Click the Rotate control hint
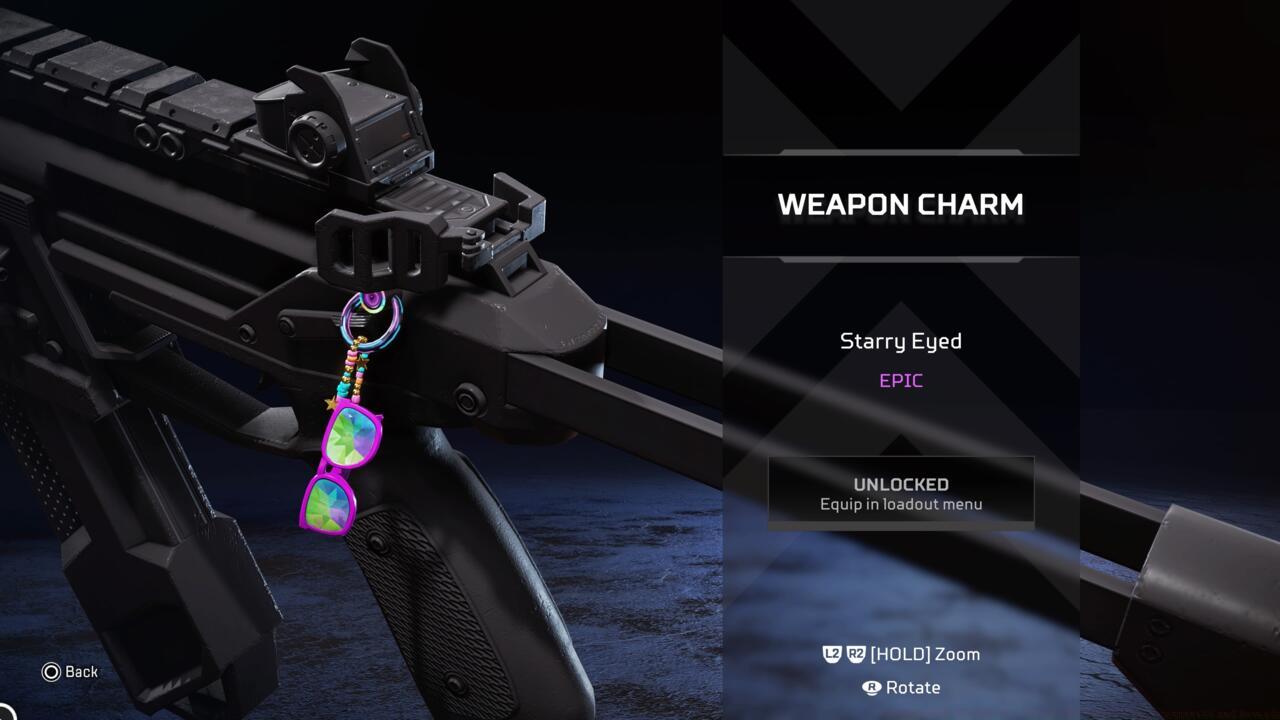 (x=914, y=688)
